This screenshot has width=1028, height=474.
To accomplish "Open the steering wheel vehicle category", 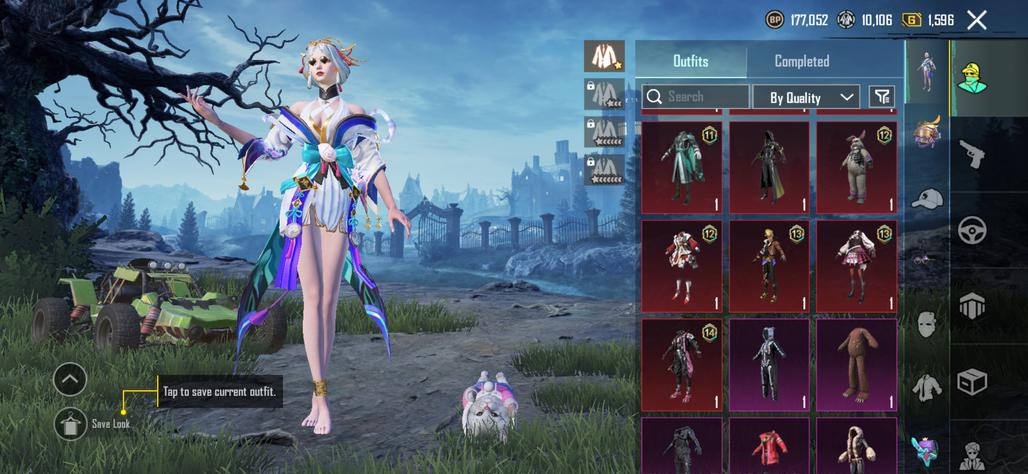I will [x=971, y=230].
